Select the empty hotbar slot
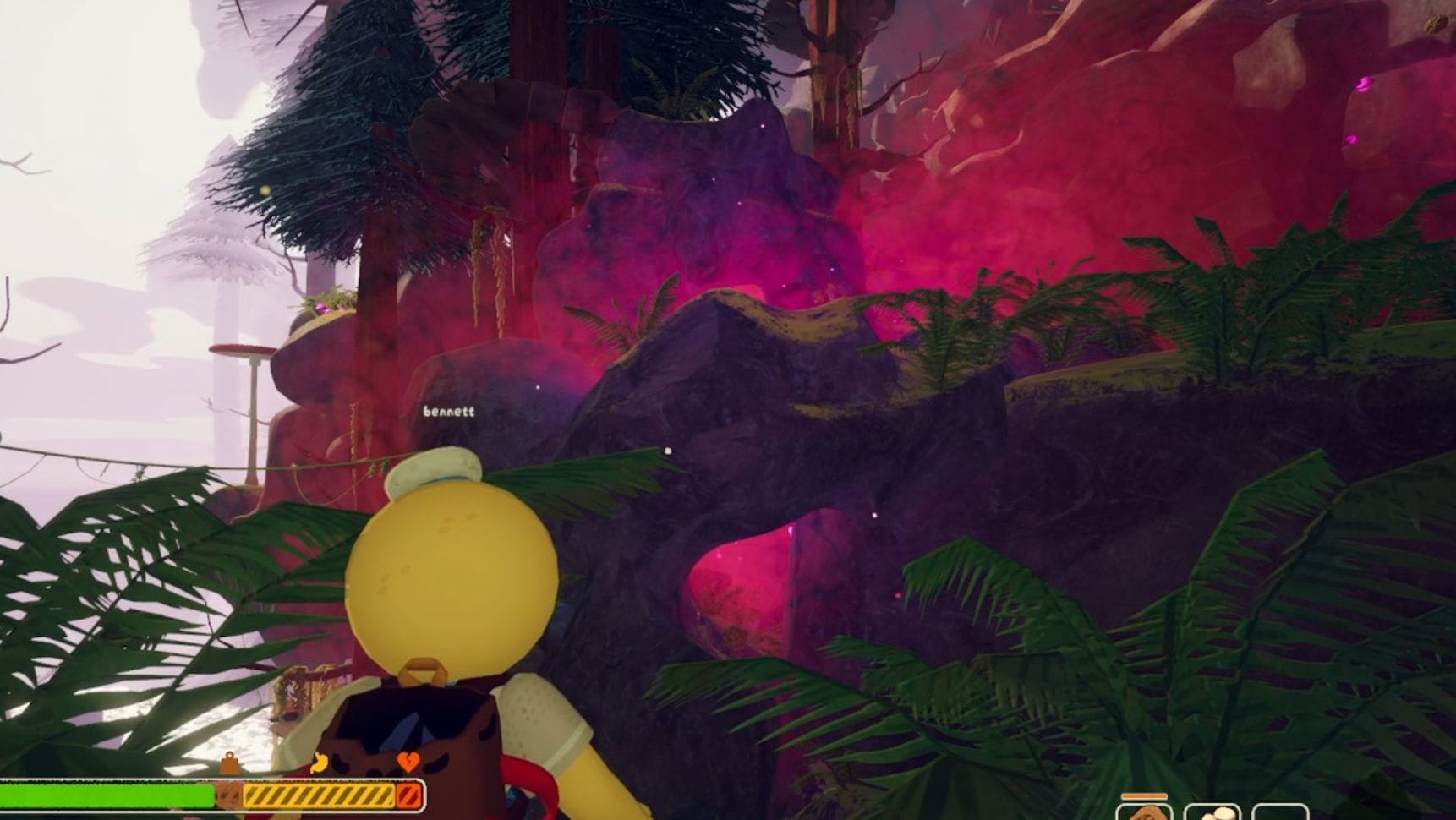The height and width of the screenshot is (820, 1456). point(1279,812)
